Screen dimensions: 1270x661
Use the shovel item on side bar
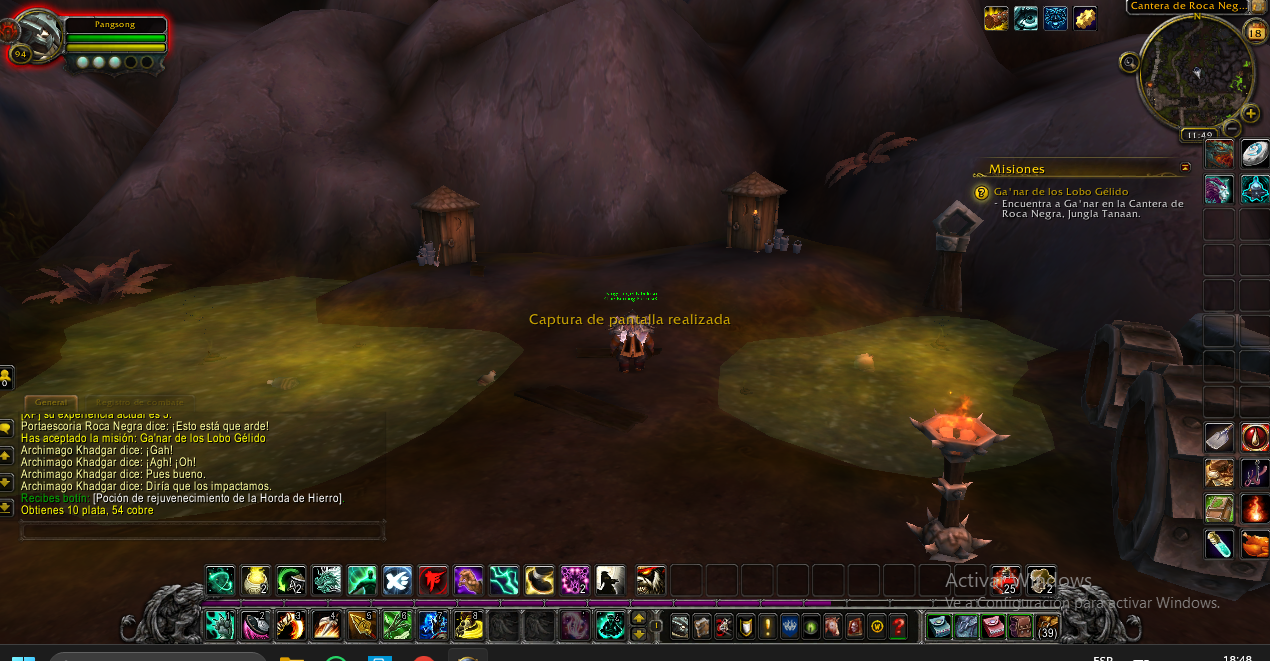click(1219, 437)
